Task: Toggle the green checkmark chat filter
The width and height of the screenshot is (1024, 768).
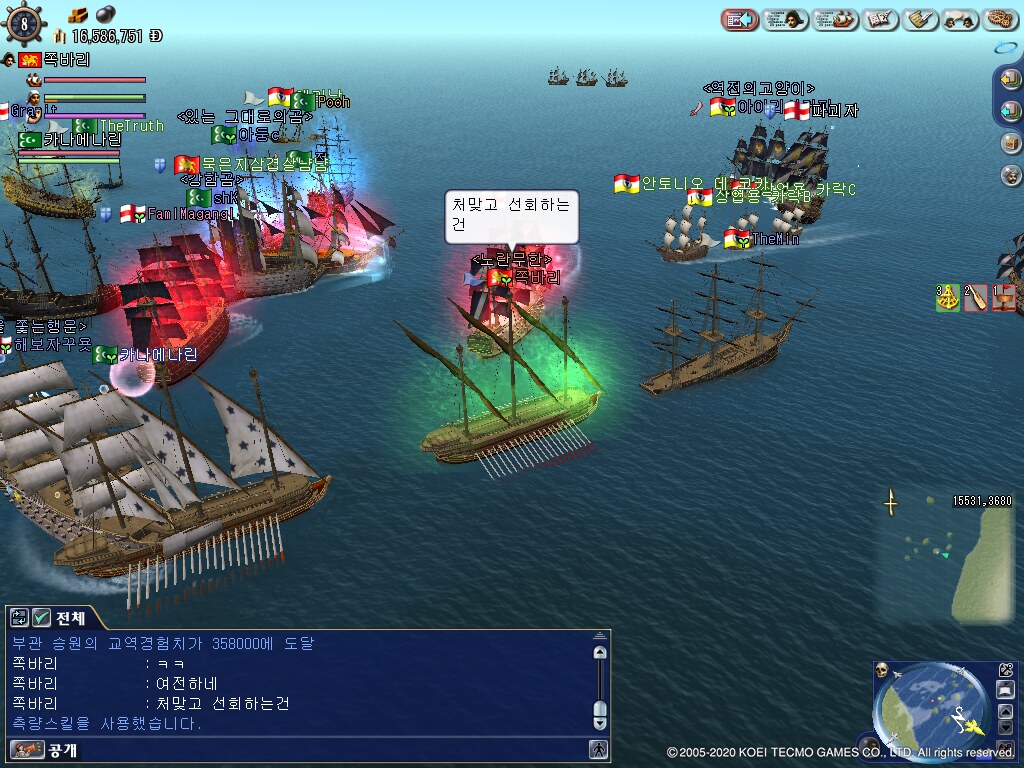Action: [x=41, y=617]
